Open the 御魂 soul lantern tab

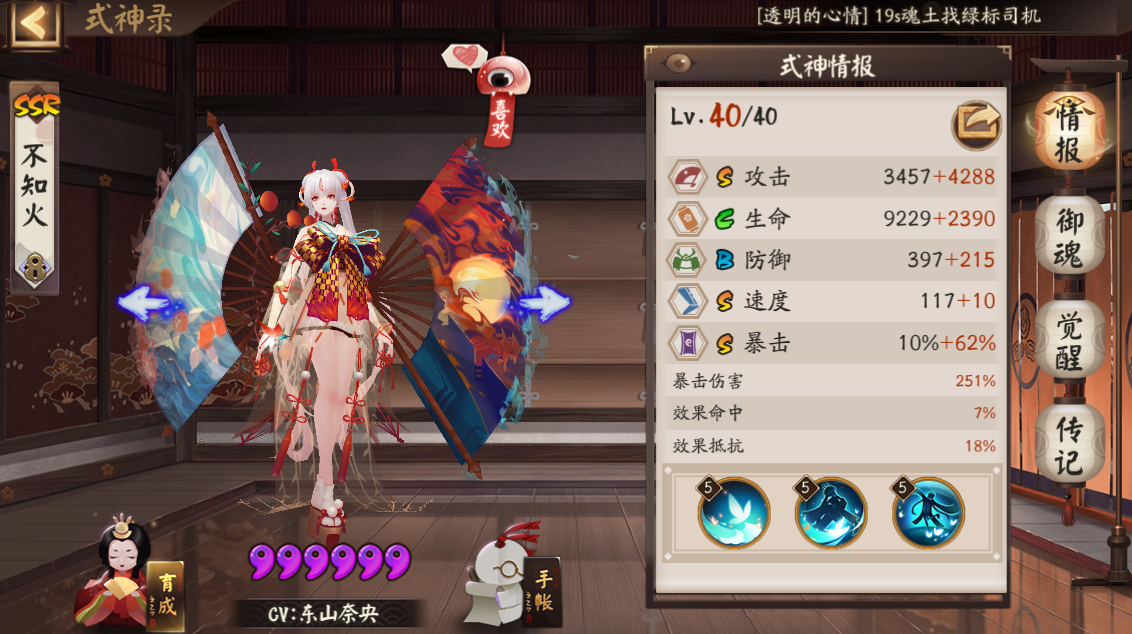1068,238
